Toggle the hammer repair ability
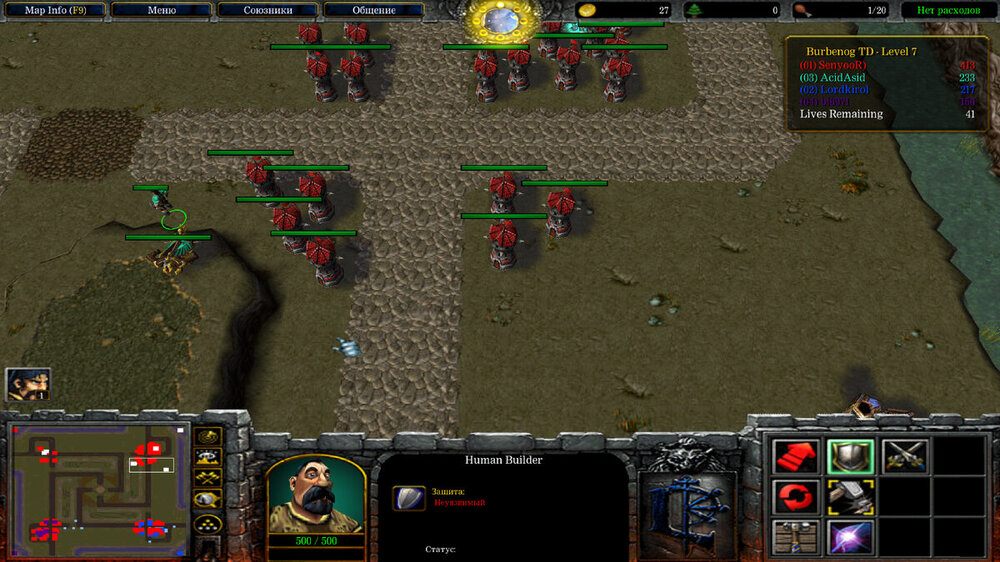Viewport: 1000px width, 562px height. coord(850,497)
